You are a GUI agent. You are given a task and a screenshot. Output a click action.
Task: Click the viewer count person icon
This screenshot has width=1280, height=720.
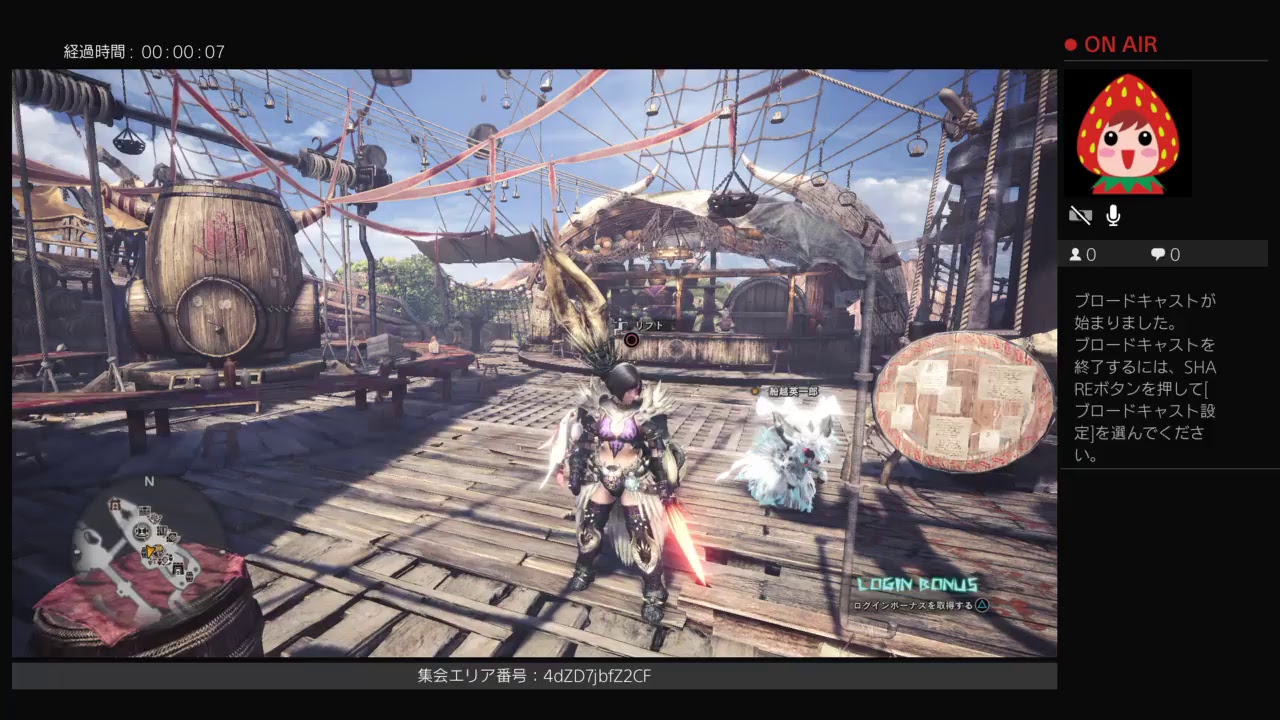pos(1075,255)
